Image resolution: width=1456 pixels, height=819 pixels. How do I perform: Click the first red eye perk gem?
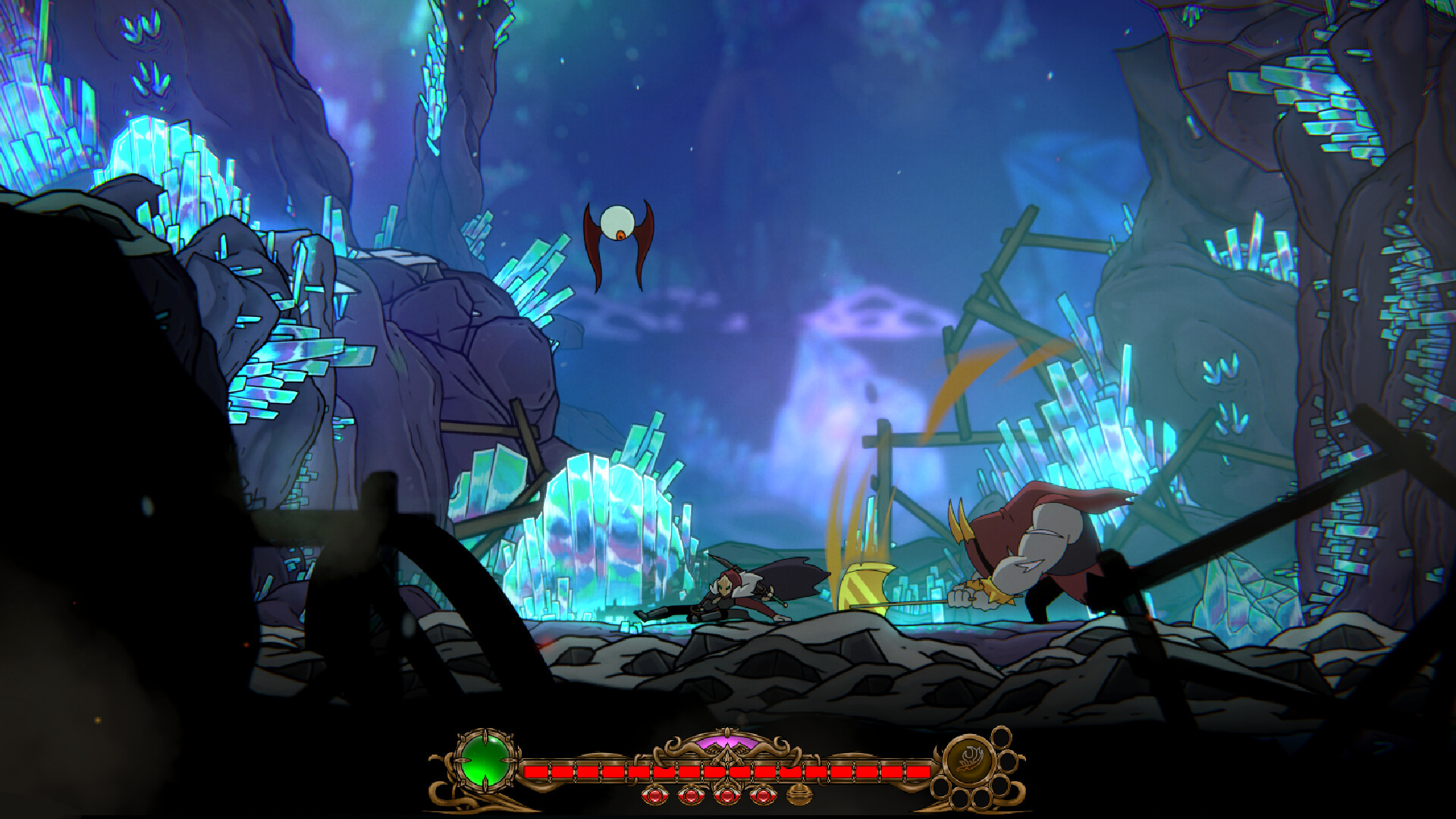click(654, 796)
